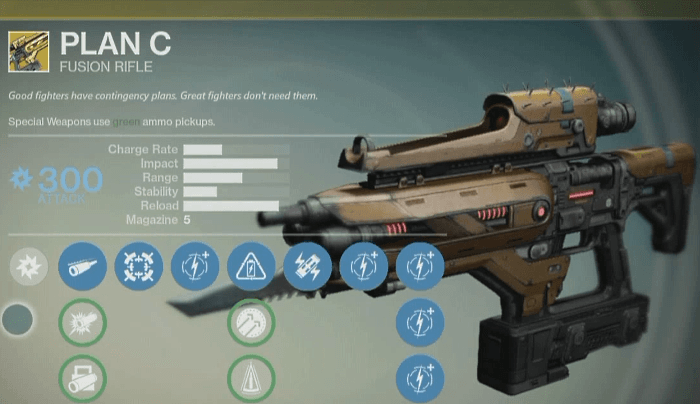Pick the green-ringed double arrow perk
Viewport: 700px width, 404px height.
coord(251,323)
